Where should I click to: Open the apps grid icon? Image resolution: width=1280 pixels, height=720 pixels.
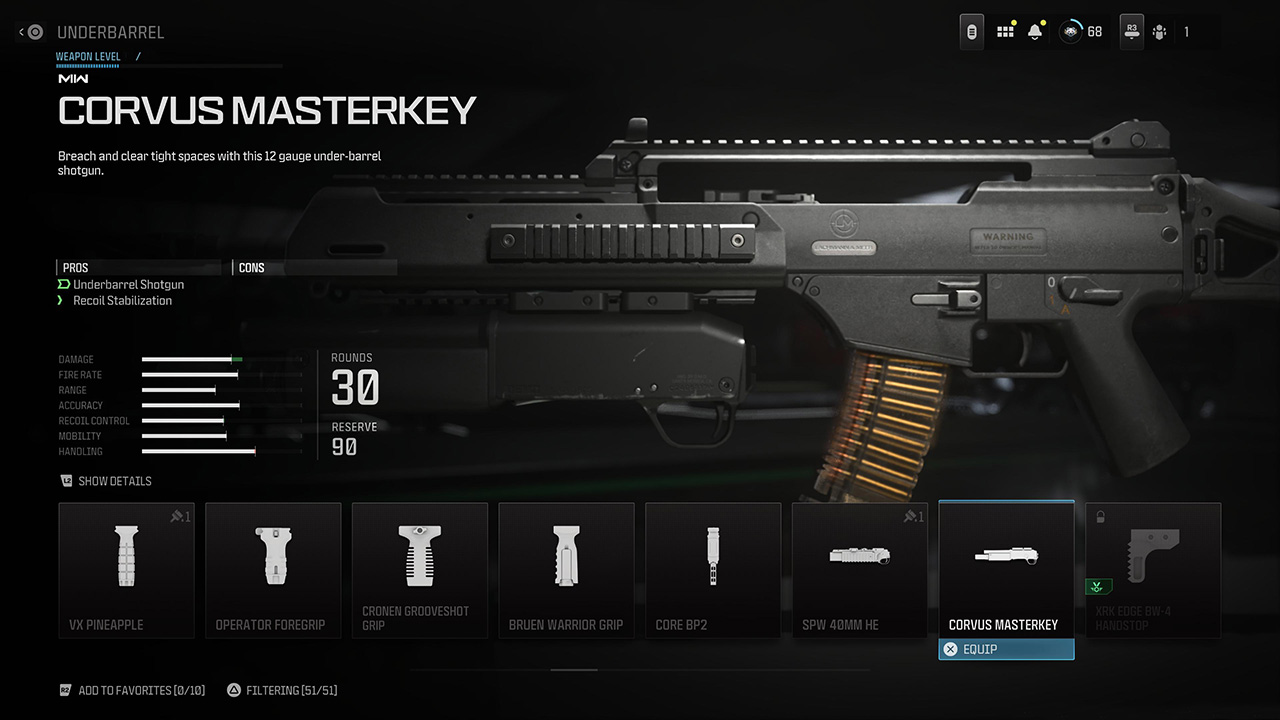tap(1005, 31)
